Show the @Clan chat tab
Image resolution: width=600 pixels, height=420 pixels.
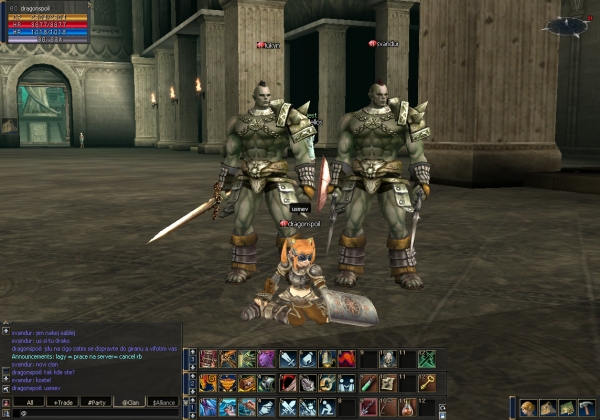tap(130, 402)
